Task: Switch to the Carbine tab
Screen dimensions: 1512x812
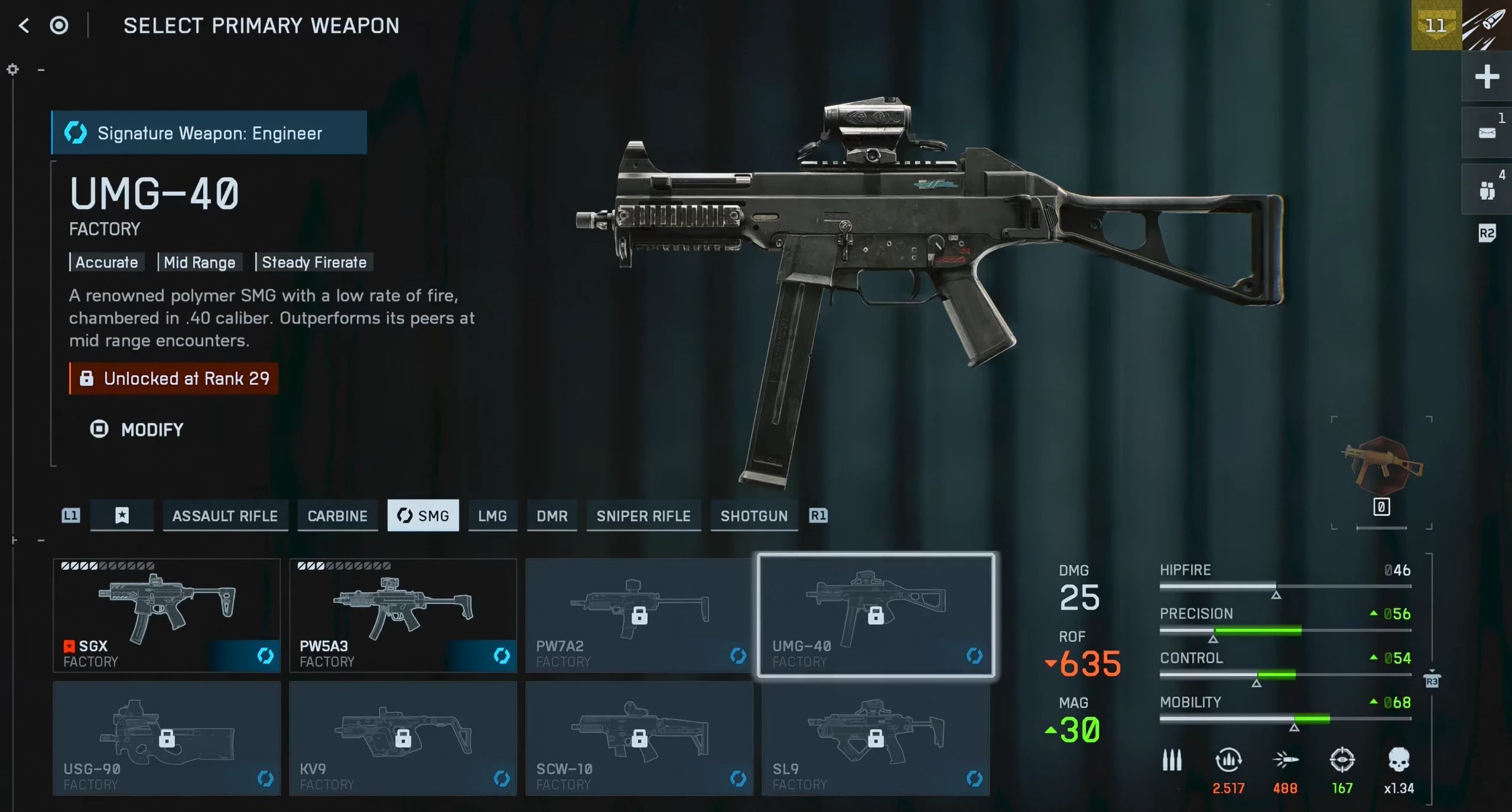Action: 337,516
